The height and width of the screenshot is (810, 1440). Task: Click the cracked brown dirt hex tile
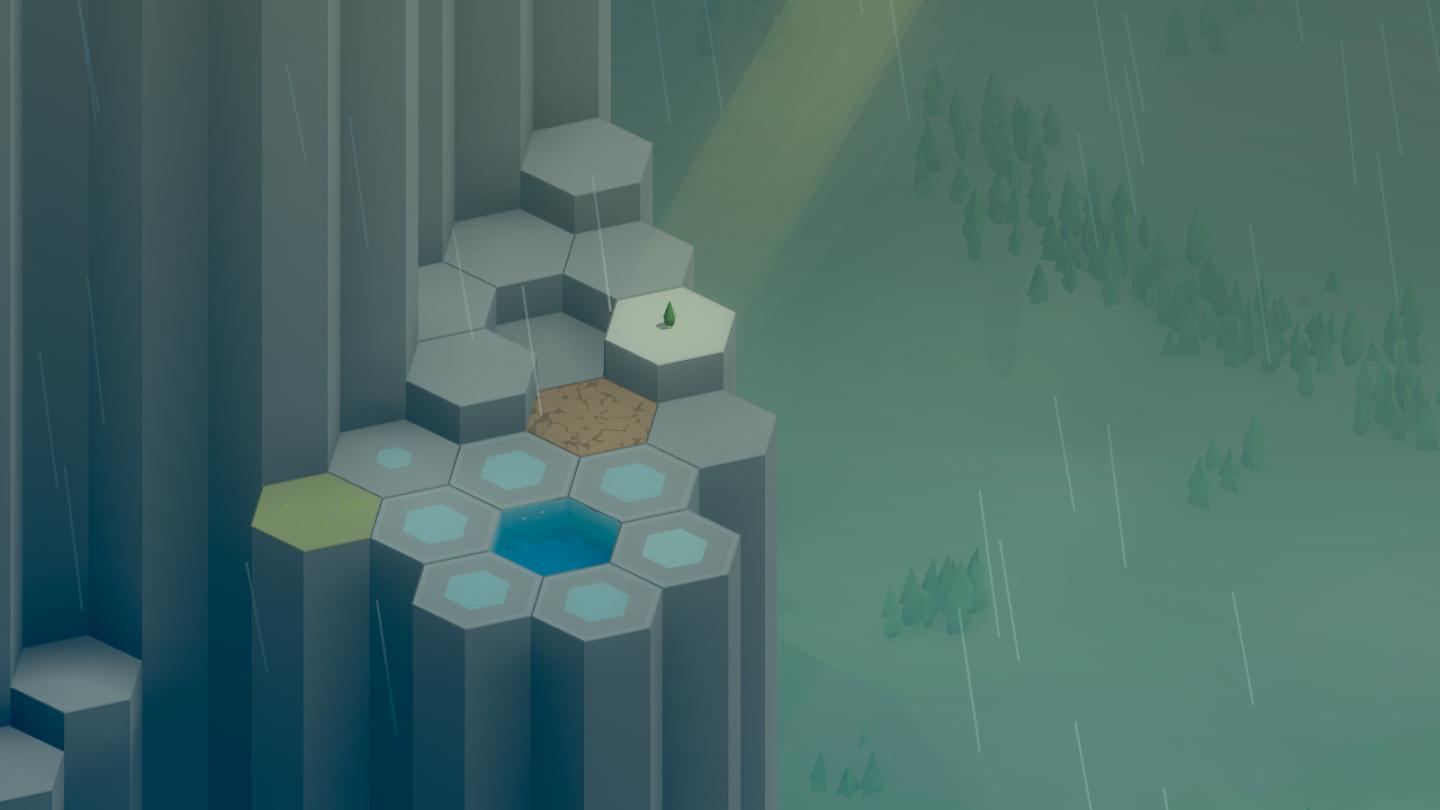pos(592,416)
